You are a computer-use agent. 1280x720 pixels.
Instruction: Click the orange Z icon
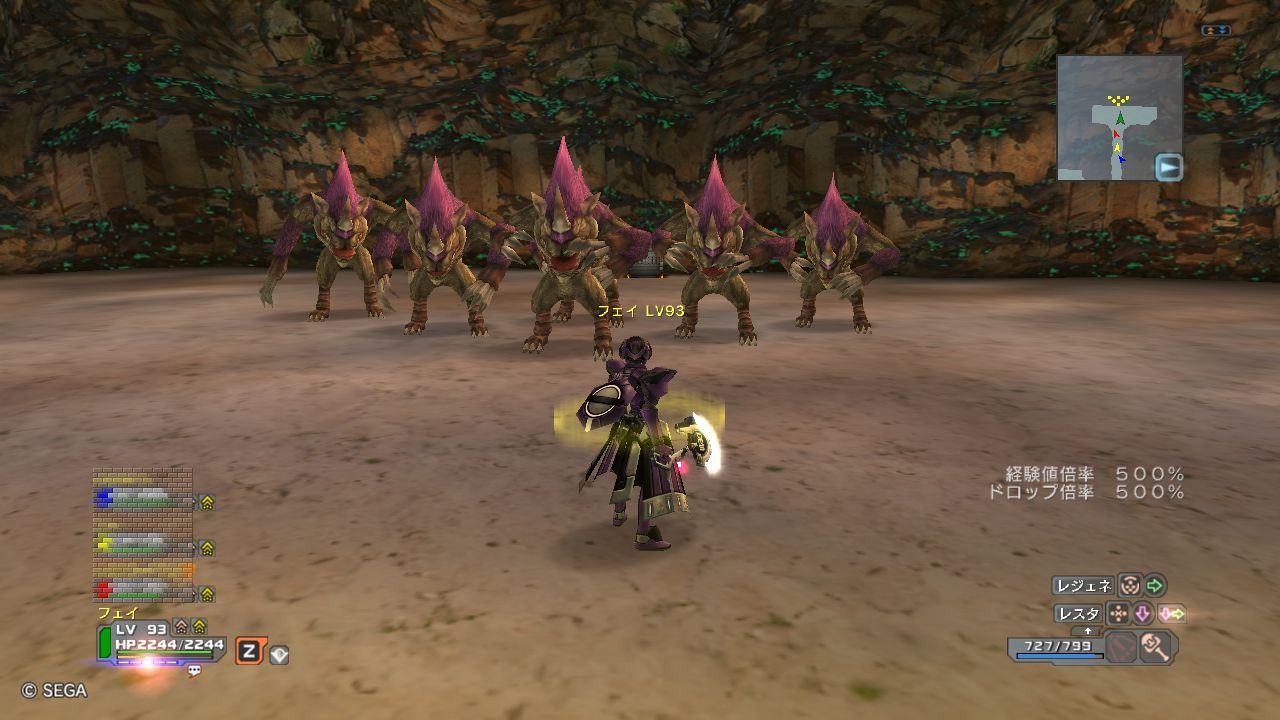(x=249, y=652)
